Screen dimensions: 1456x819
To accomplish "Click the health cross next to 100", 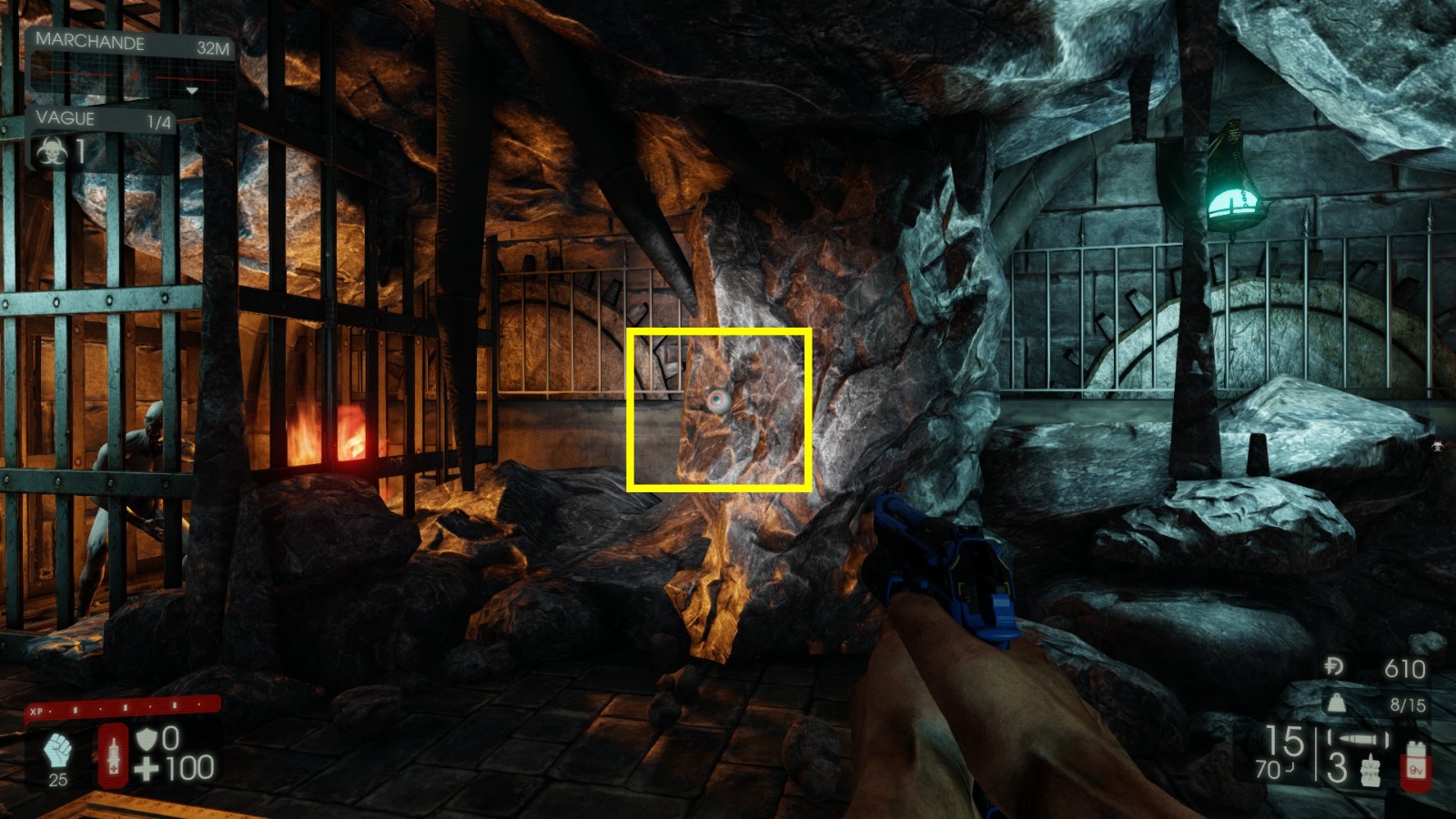I will point(146,770).
